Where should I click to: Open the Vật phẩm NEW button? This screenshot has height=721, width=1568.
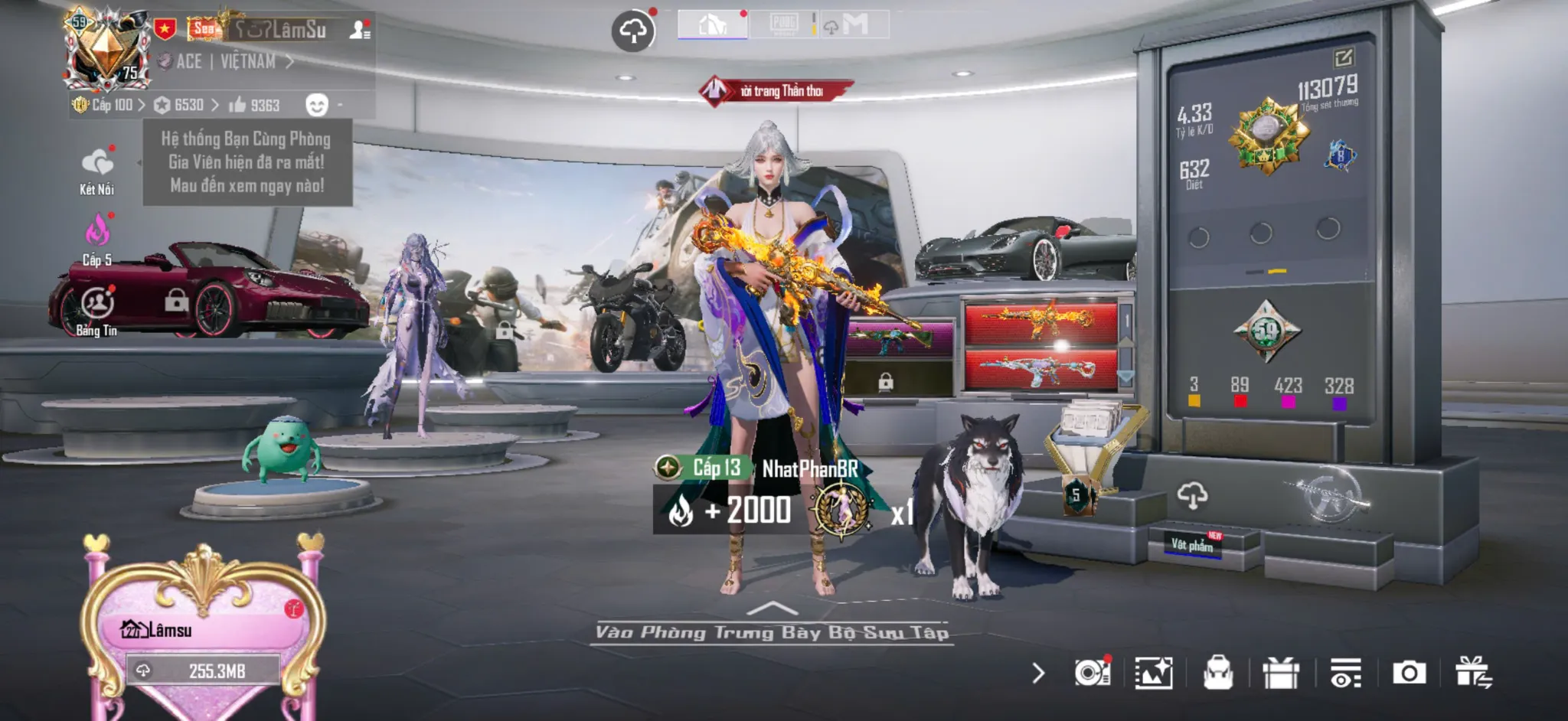tap(1193, 544)
